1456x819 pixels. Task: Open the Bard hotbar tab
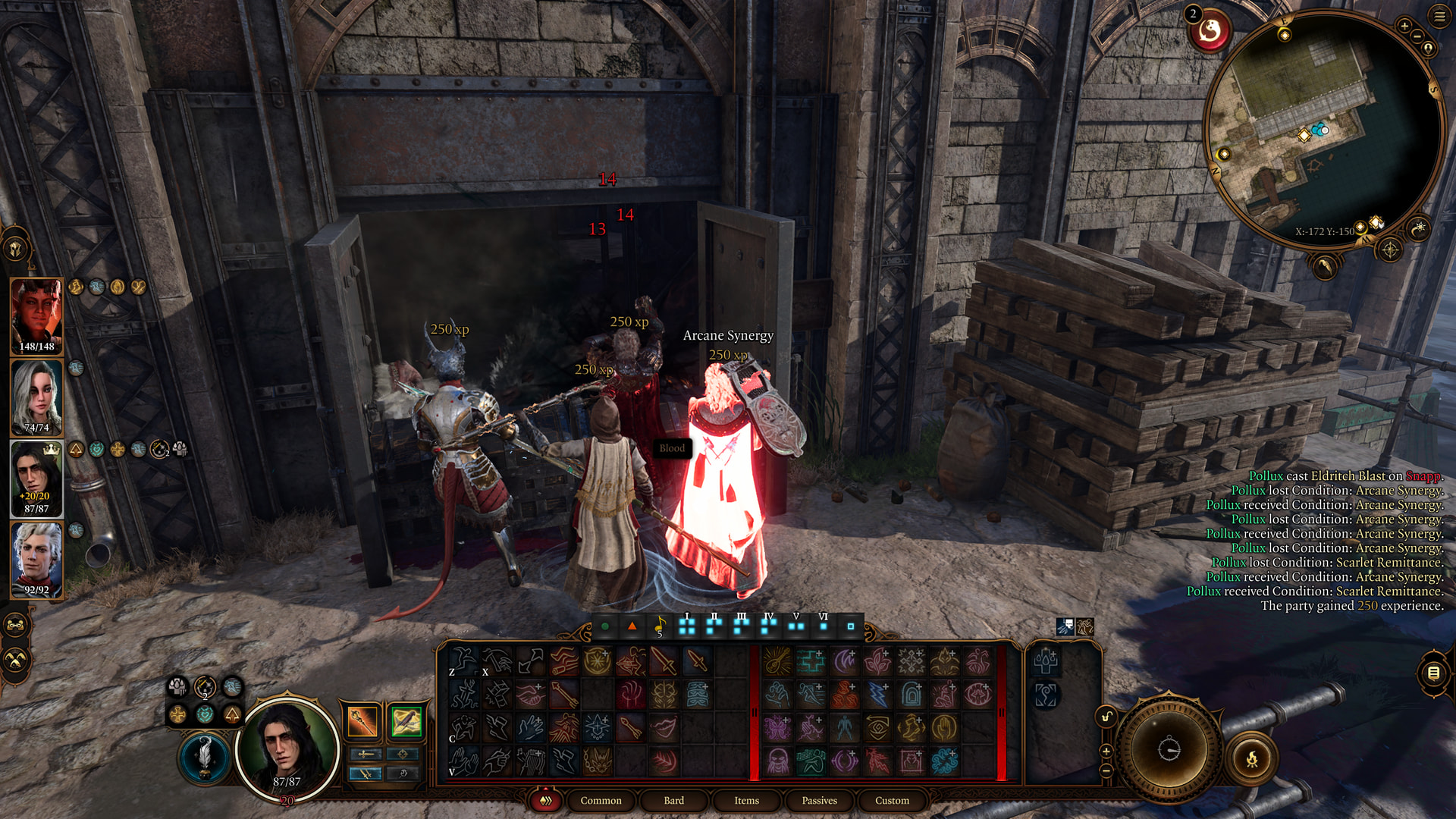point(673,800)
